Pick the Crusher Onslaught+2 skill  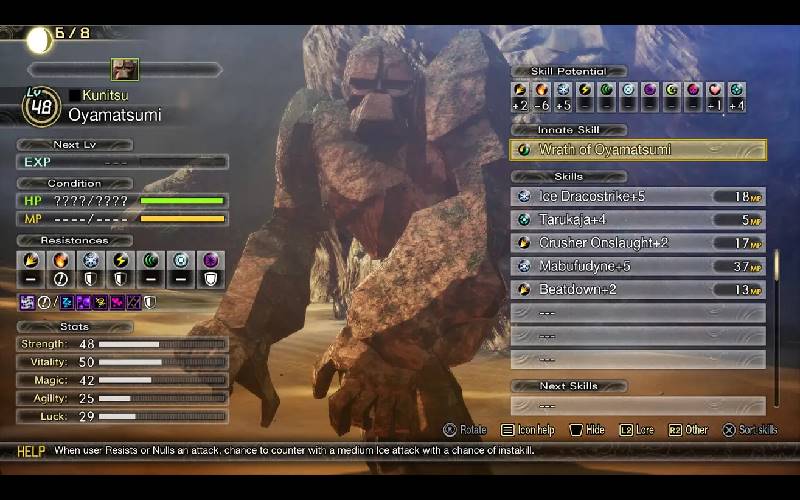point(638,242)
